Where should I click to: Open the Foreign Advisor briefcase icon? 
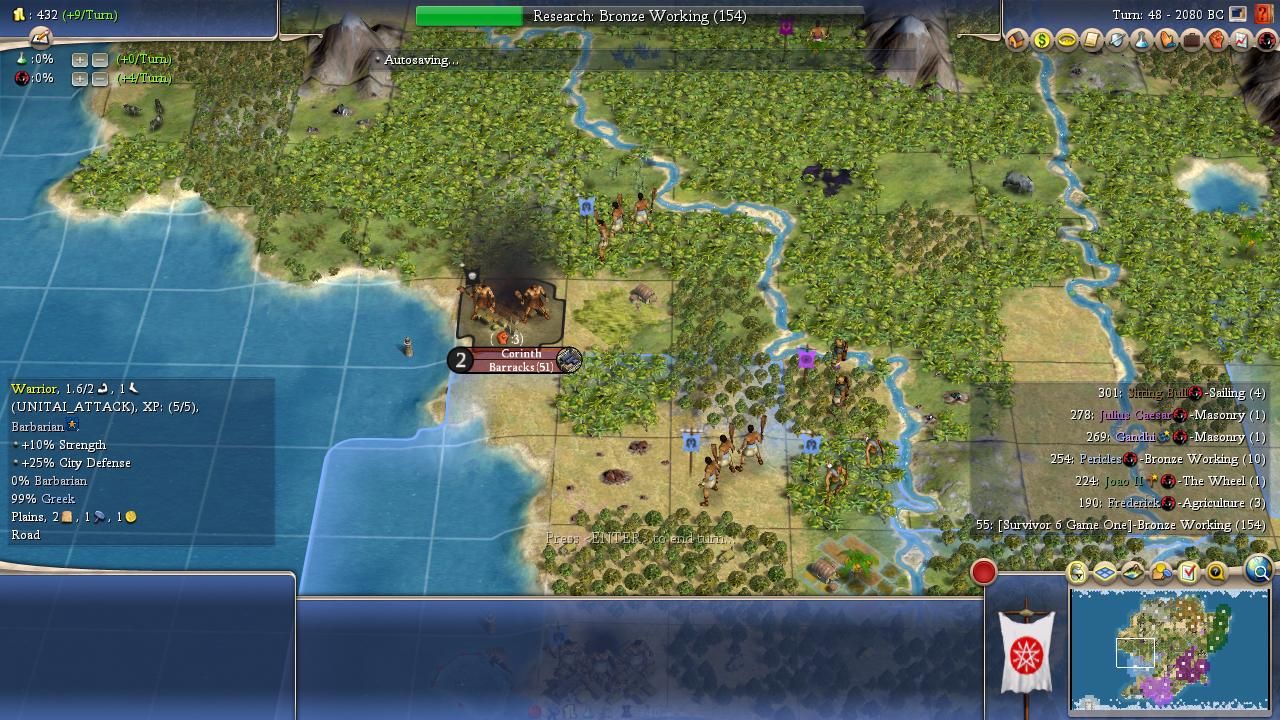pyautogui.click(x=1191, y=40)
